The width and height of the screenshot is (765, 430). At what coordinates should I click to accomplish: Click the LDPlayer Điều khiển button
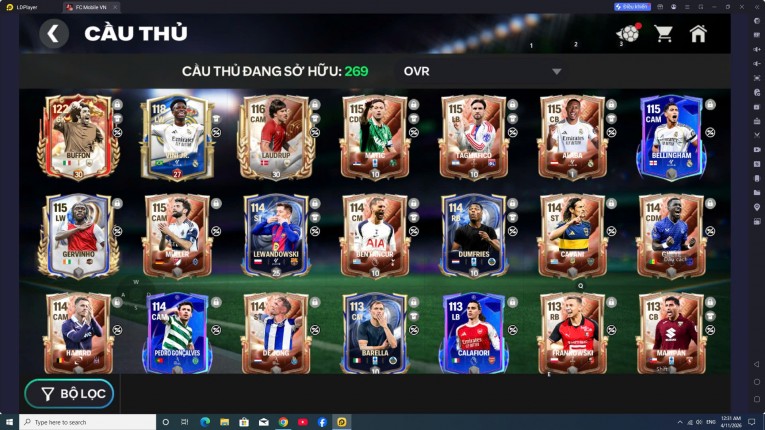pyautogui.click(x=632, y=6)
